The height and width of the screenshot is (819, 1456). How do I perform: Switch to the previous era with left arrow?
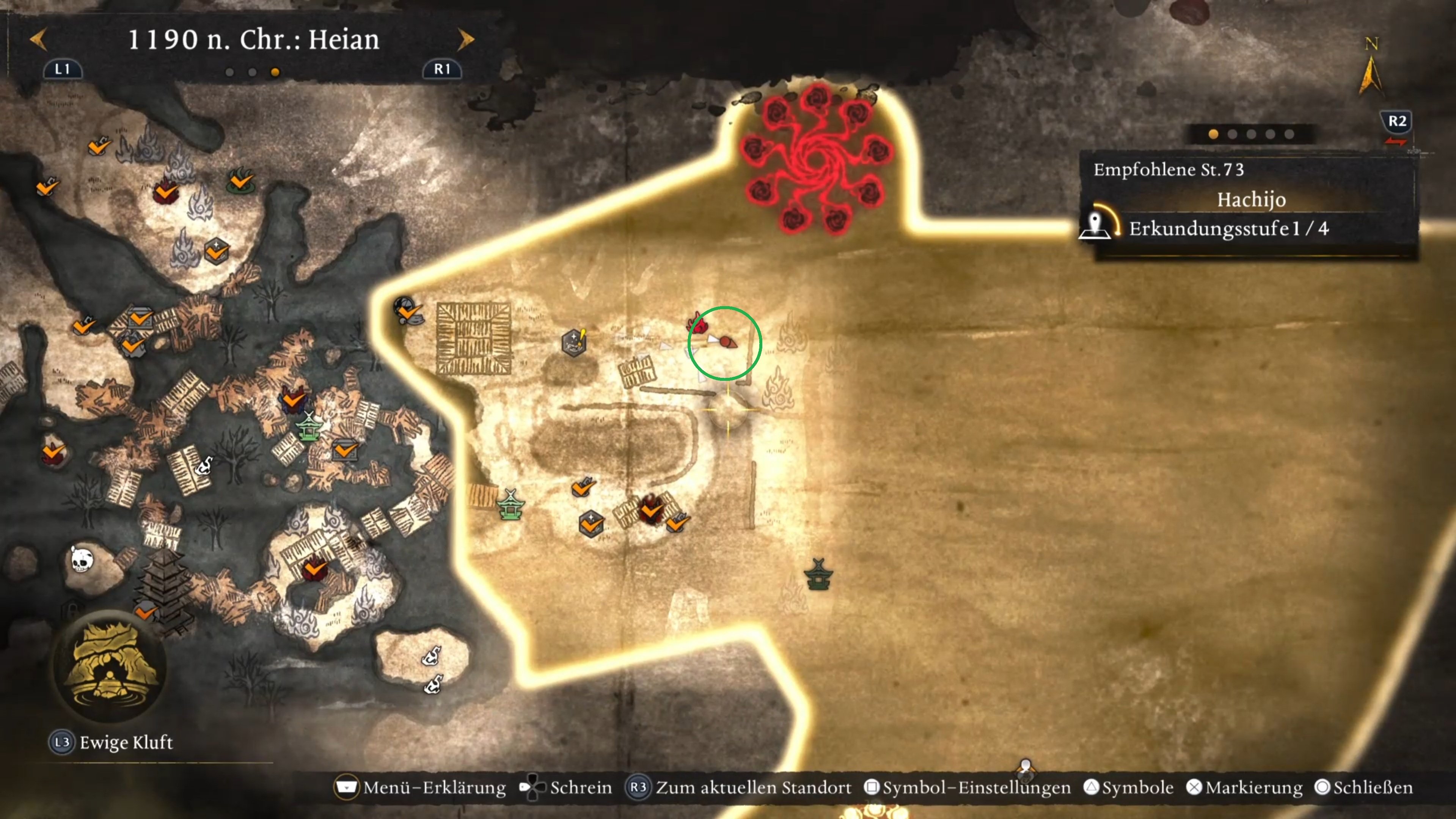point(38,39)
